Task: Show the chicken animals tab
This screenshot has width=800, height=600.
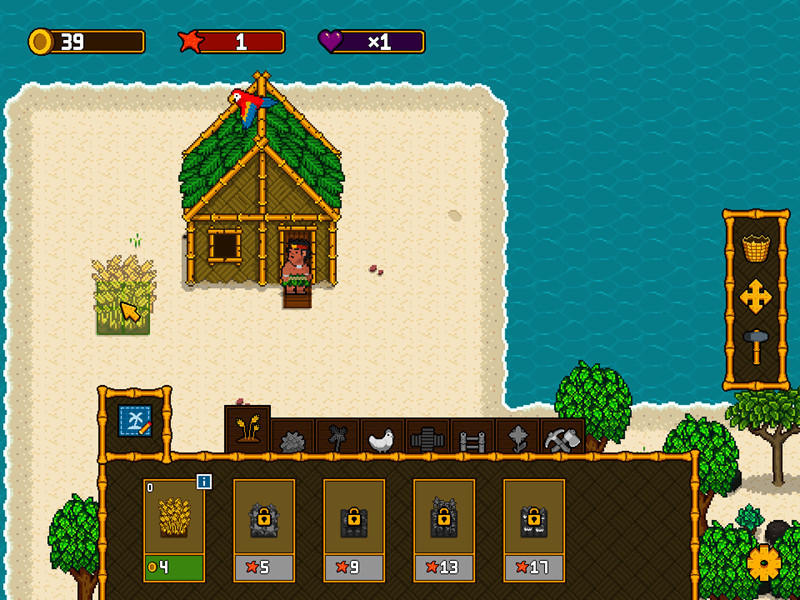Action: (383, 438)
